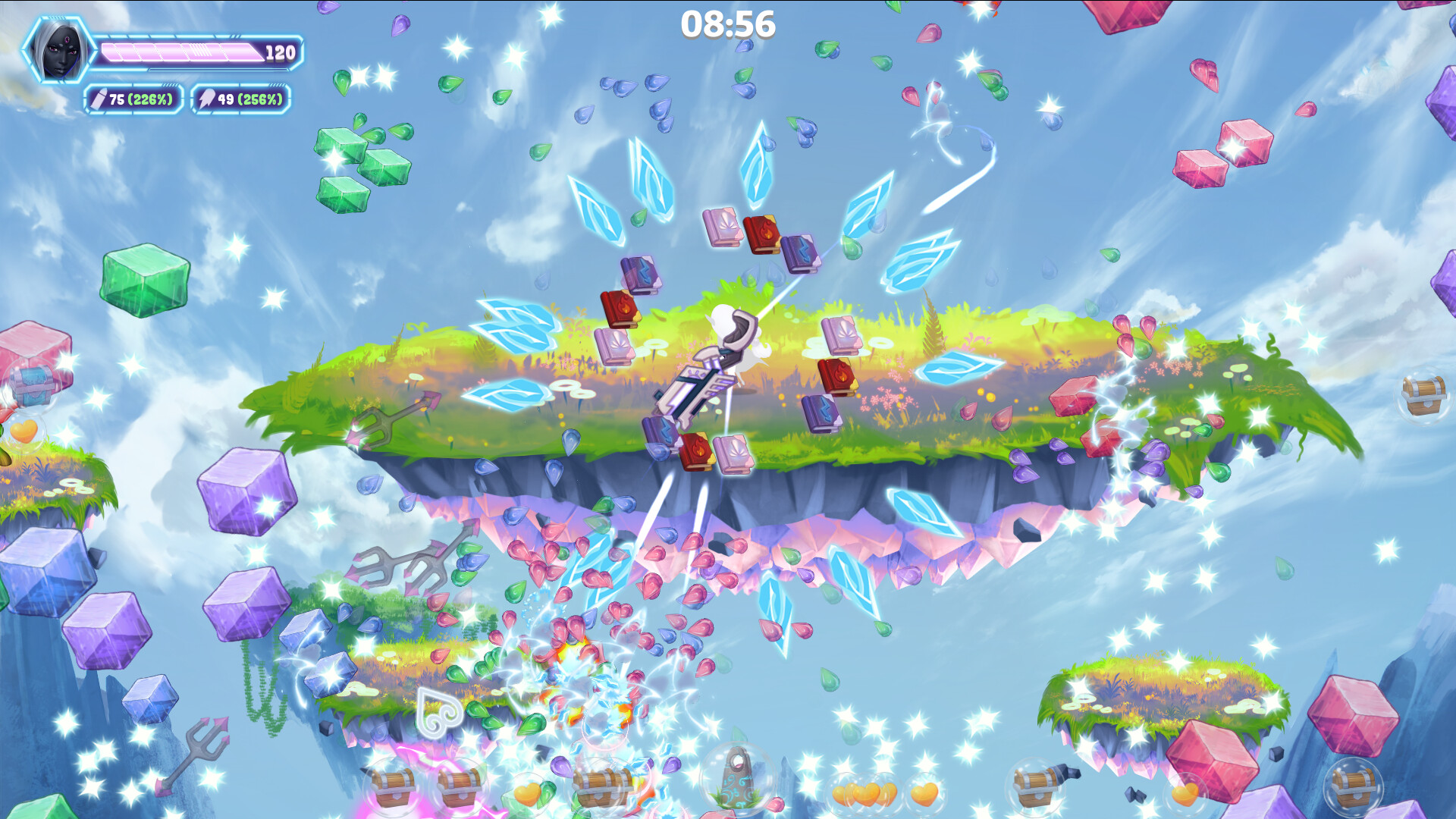The height and width of the screenshot is (819, 1456).
Task: Click the 08:56 match timer
Action: point(728,23)
